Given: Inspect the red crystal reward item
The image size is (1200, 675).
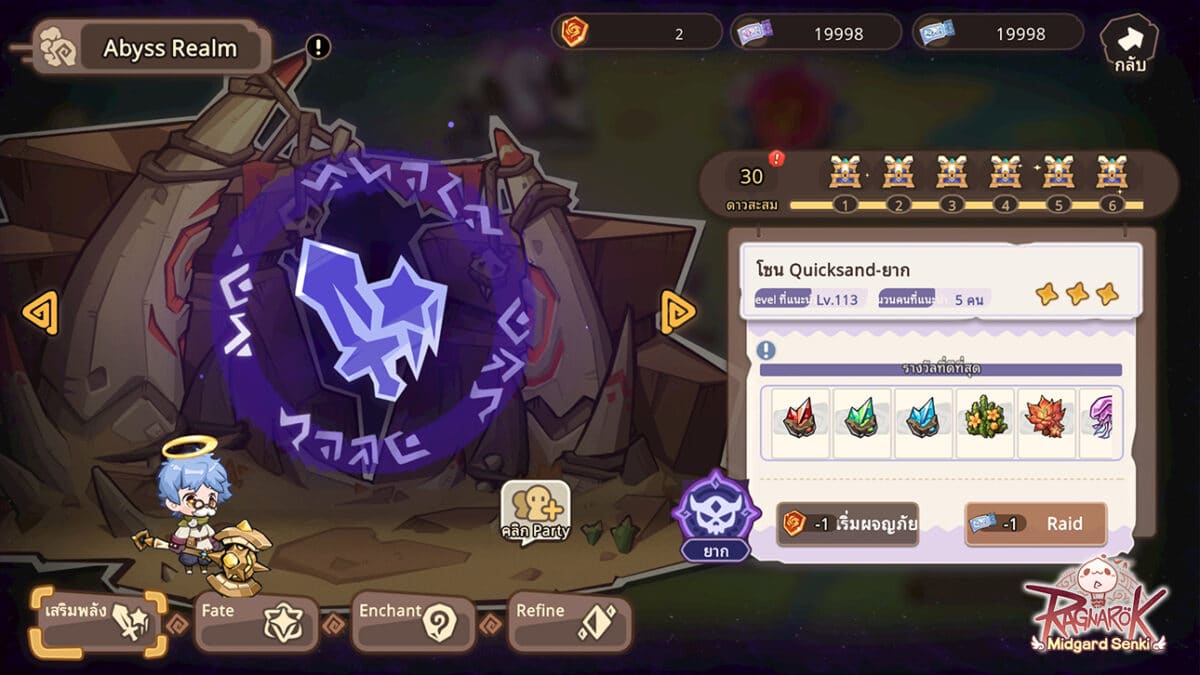Looking at the screenshot, I should click(800, 418).
